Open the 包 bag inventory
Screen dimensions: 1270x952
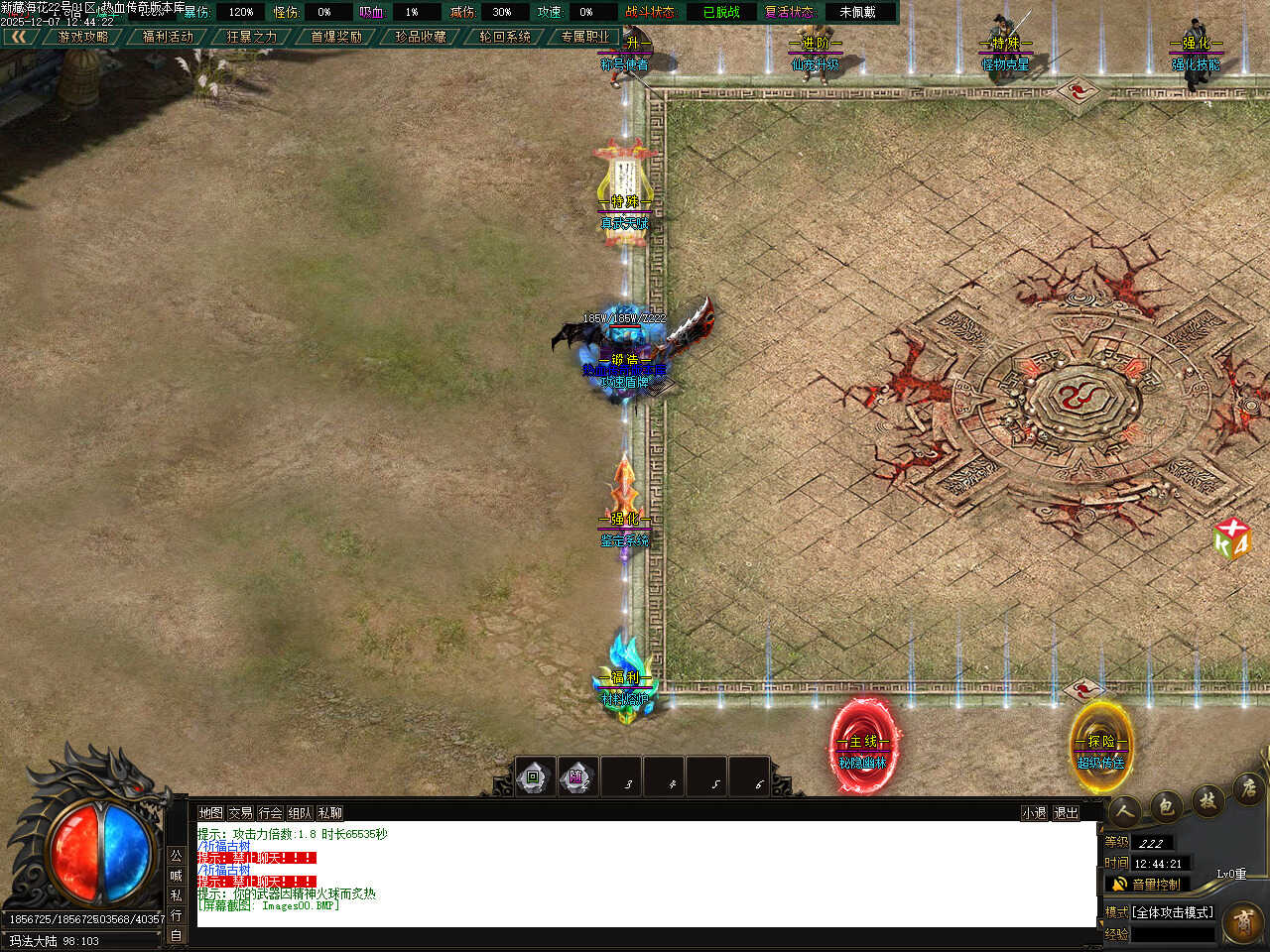coord(1166,805)
